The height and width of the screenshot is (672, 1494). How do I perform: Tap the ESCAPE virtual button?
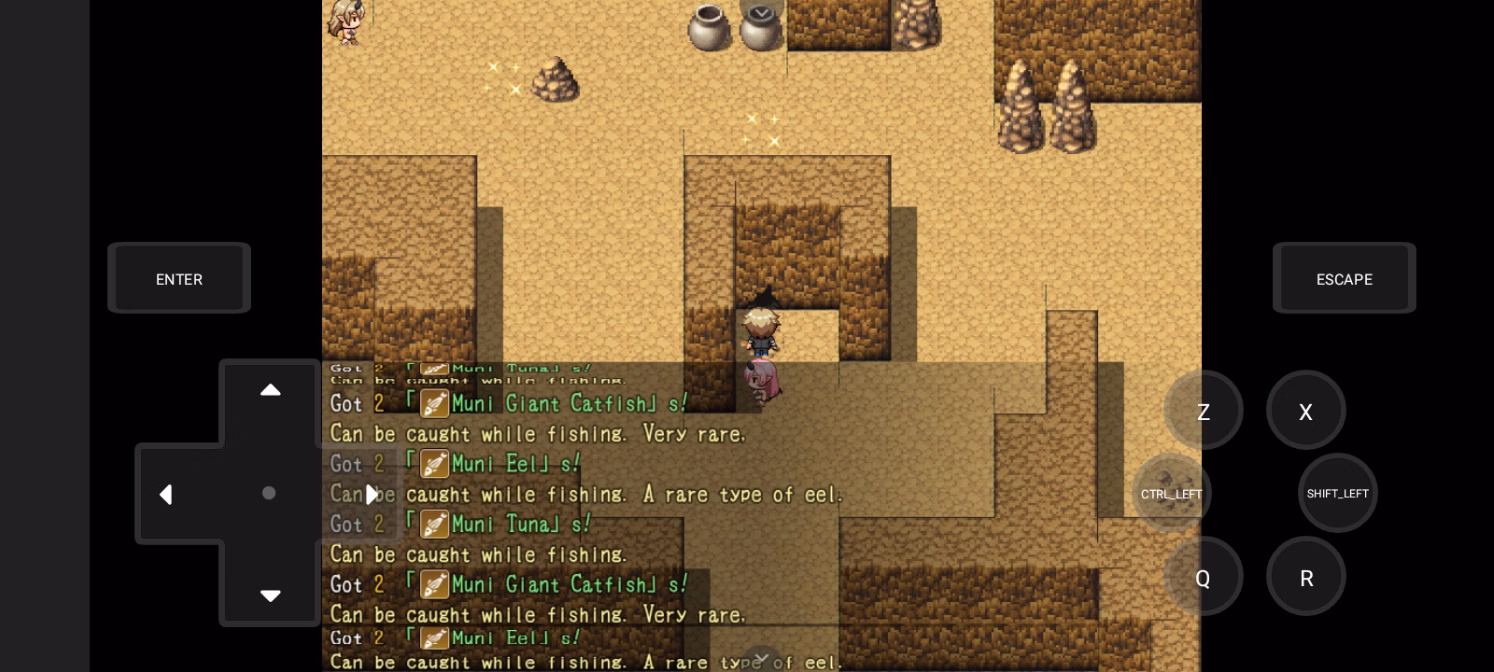pyautogui.click(x=1343, y=279)
